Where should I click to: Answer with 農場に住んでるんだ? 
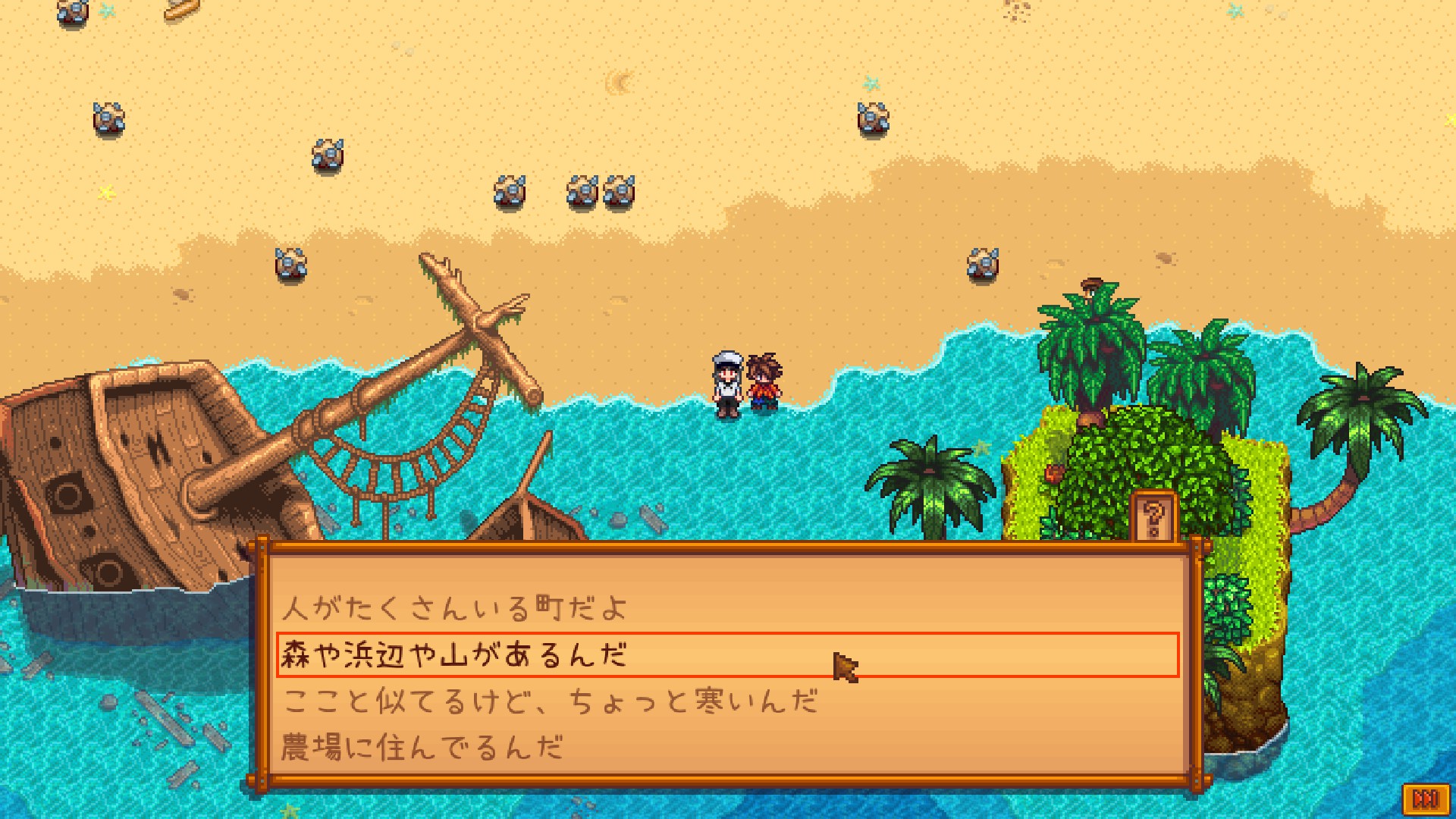(422, 748)
